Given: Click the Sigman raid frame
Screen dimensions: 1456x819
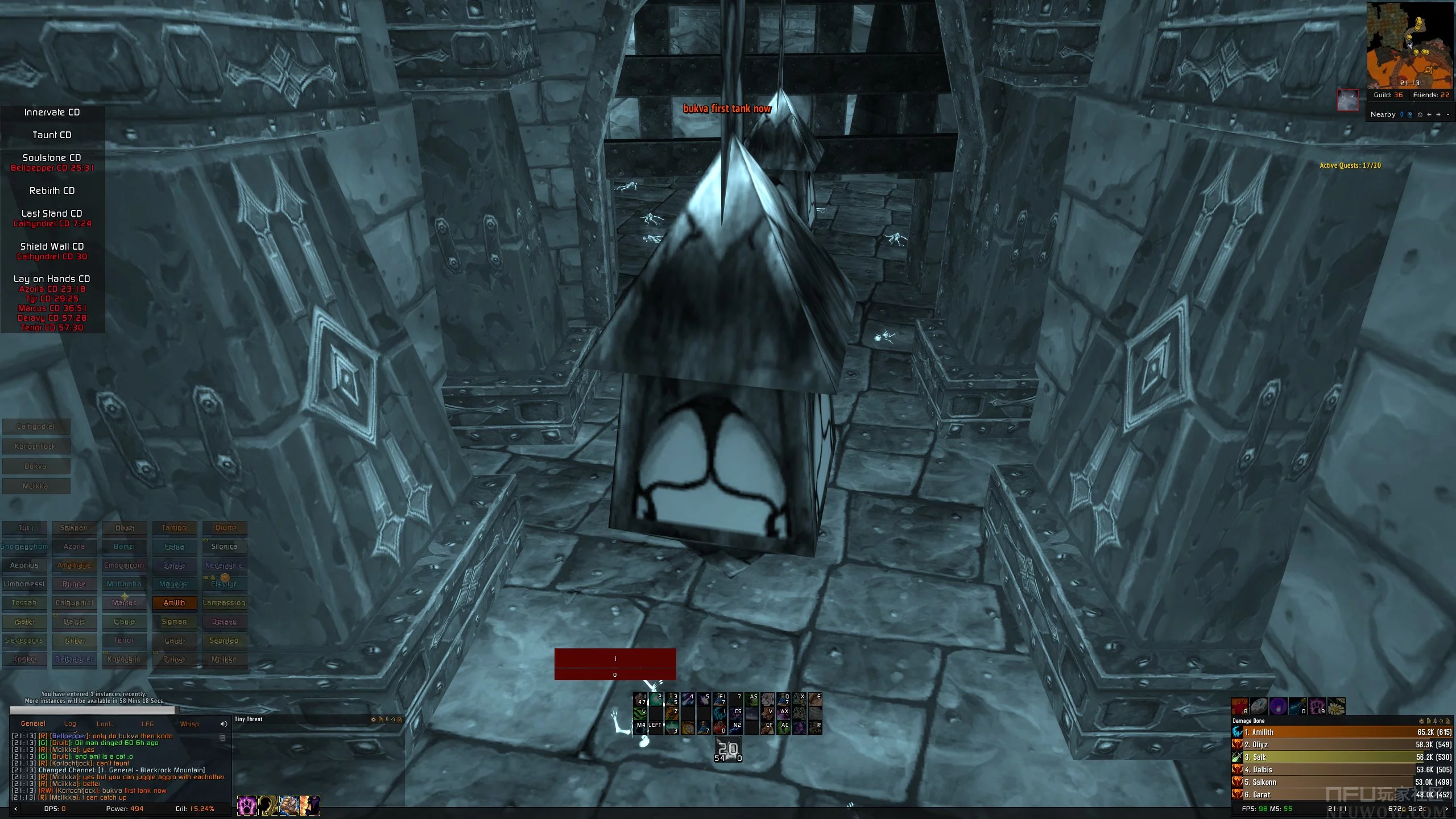Looking at the screenshot, I should click(x=174, y=622).
